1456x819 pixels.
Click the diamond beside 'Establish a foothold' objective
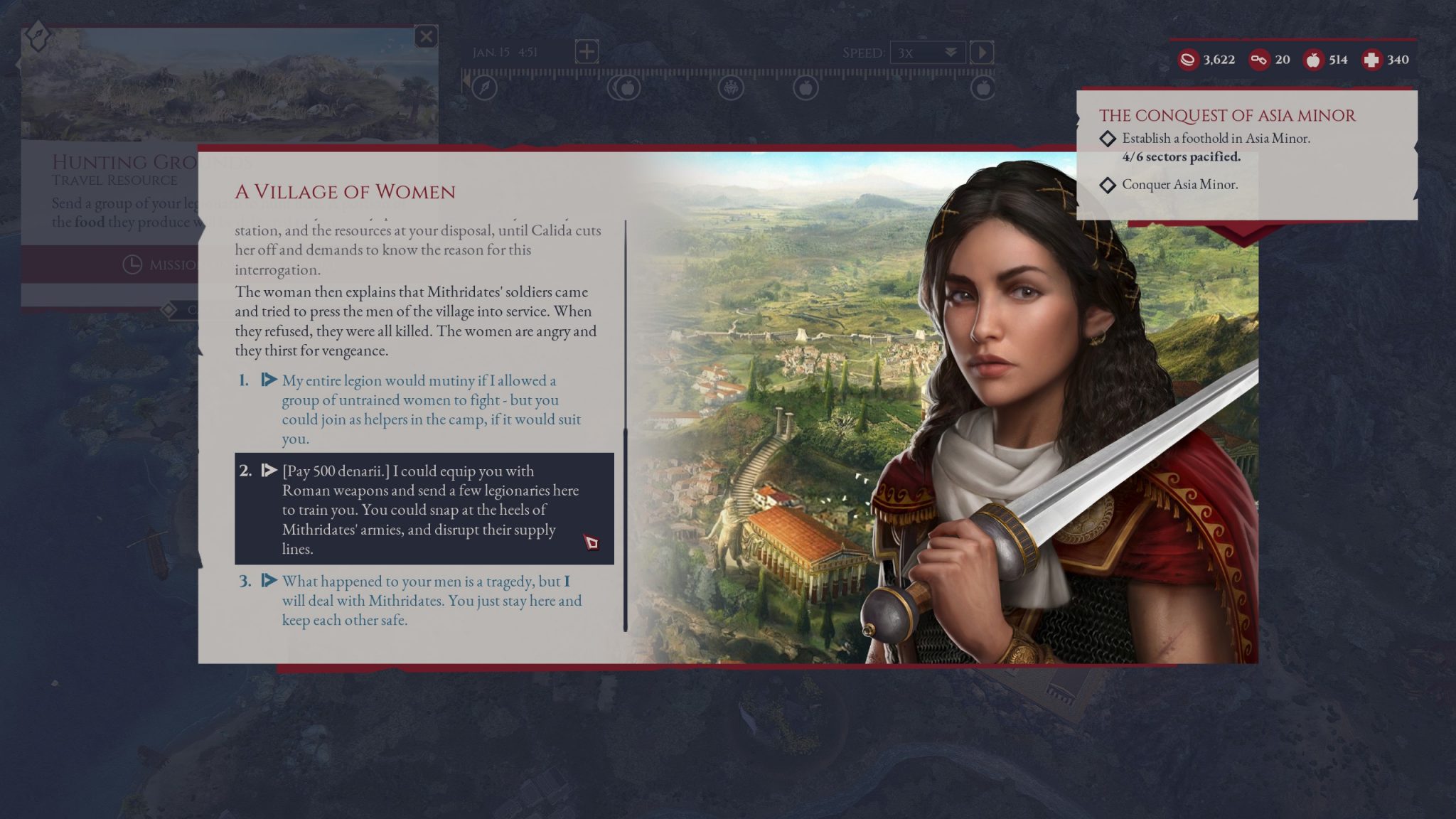click(x=1107, y=139)
